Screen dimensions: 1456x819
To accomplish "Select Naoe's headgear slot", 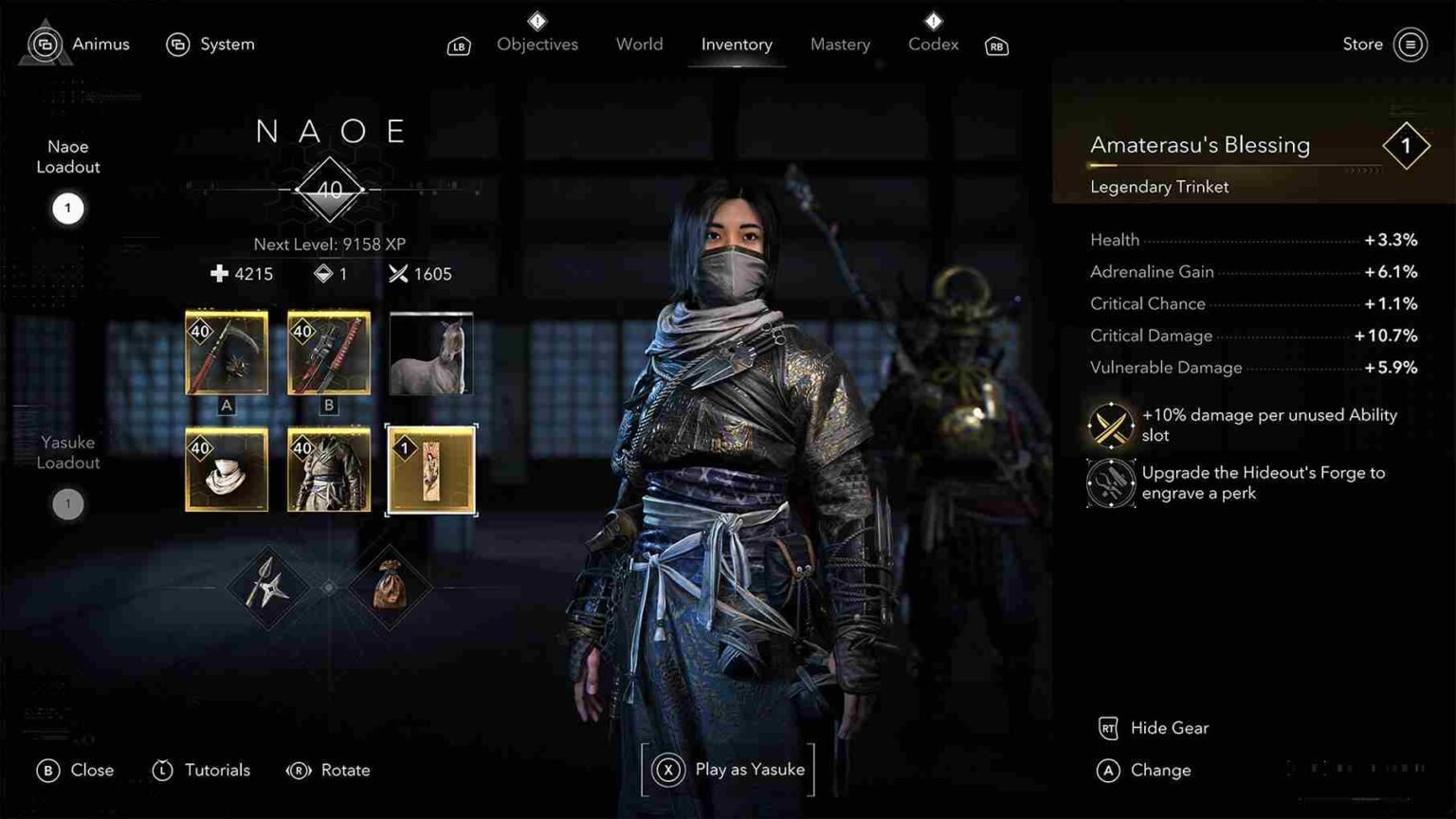I will pos(227,470).
